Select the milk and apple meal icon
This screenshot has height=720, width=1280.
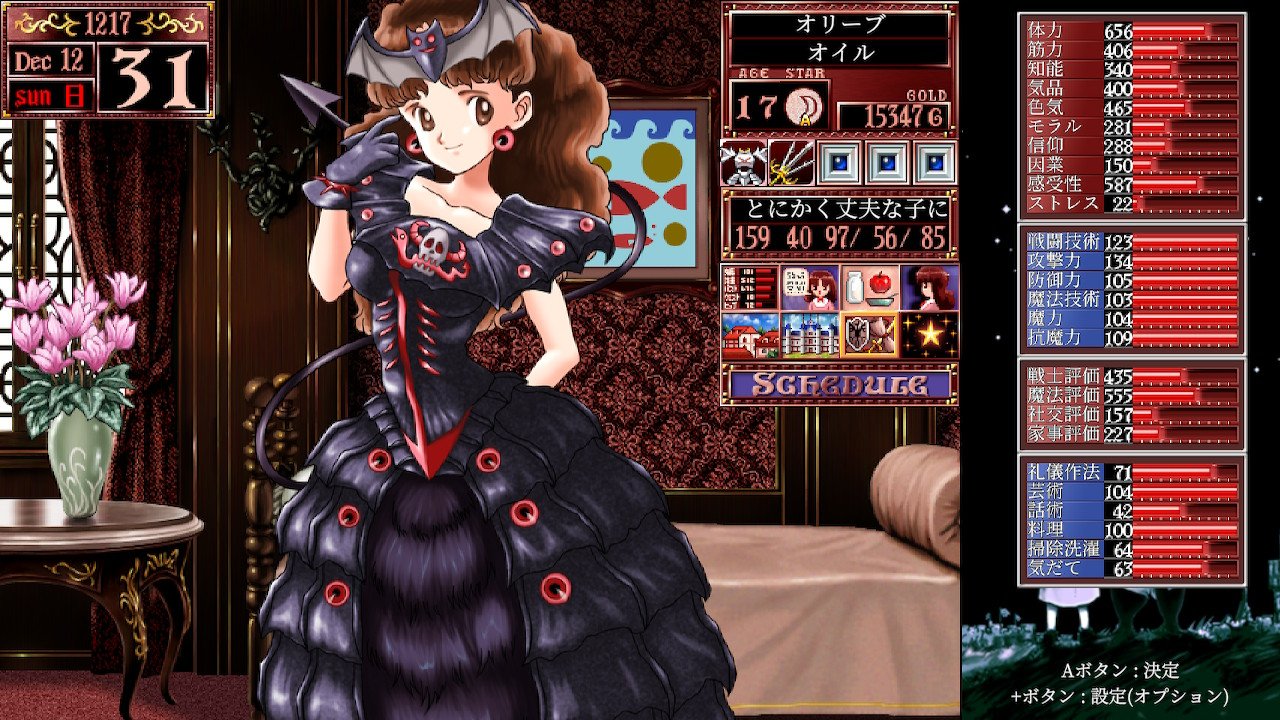click(868, 285)
